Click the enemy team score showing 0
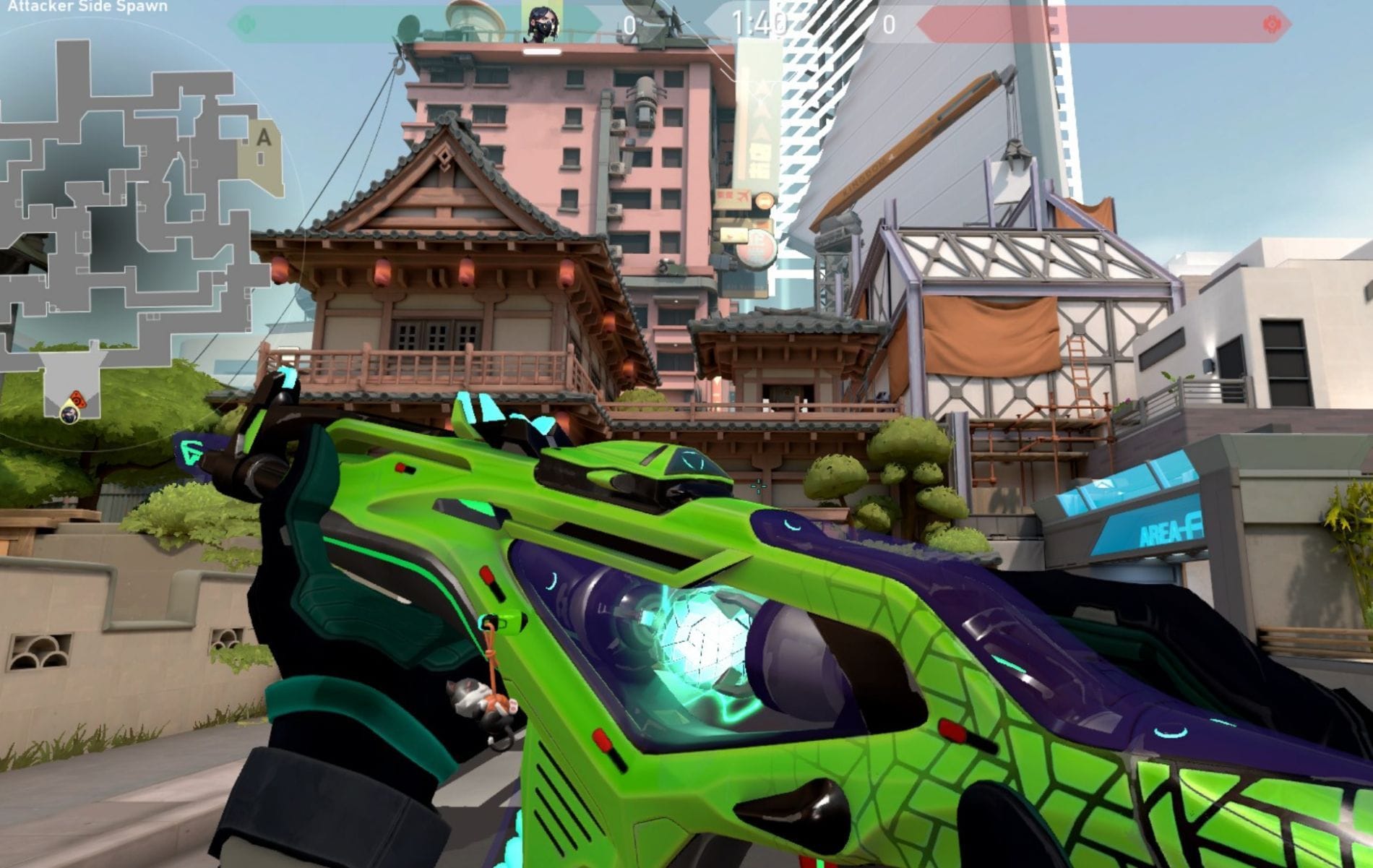 tap(889, 24)
